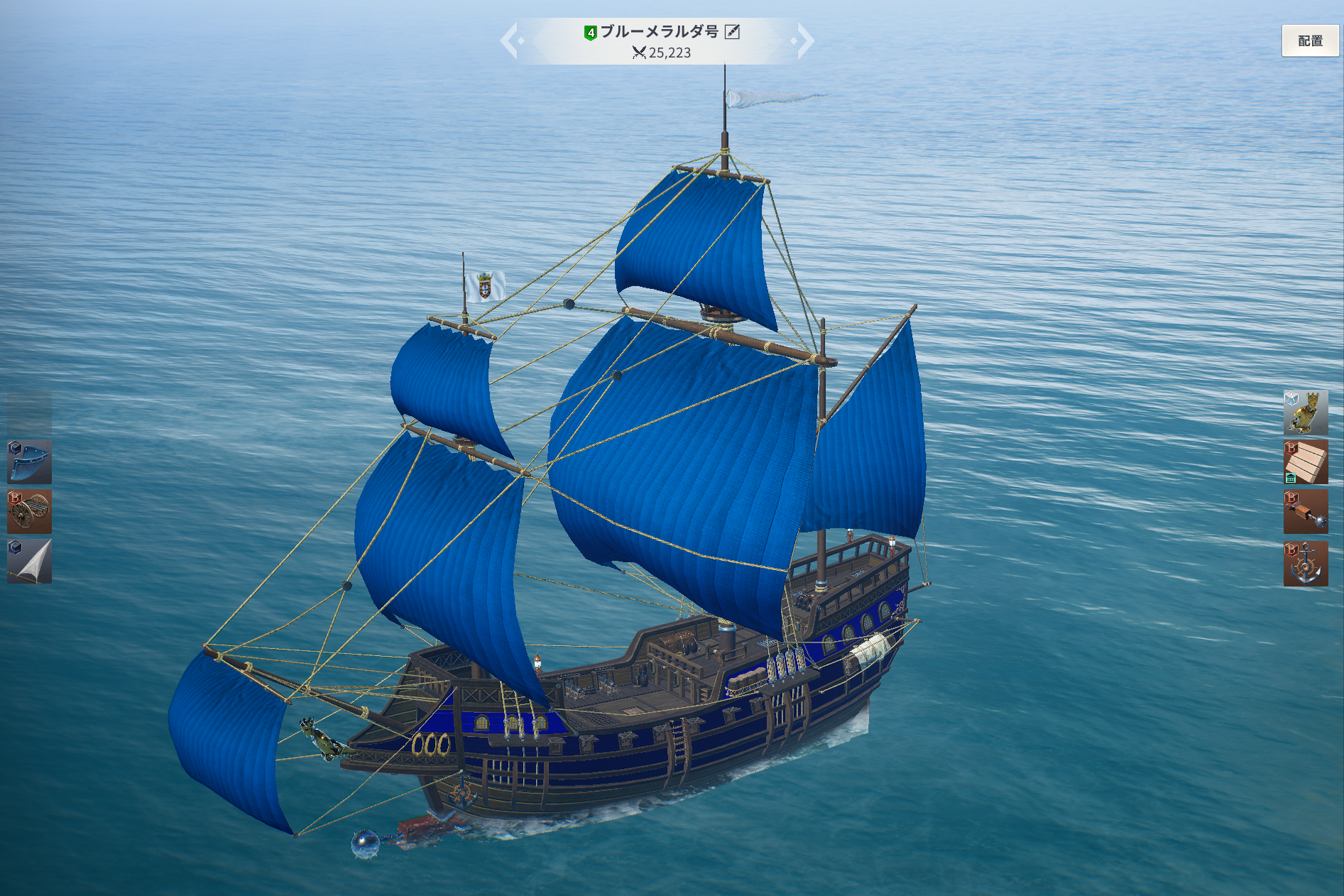The image size is (1344, 896).
Task: Select the blue armor plate equipment slot
Action: (29, 462)
